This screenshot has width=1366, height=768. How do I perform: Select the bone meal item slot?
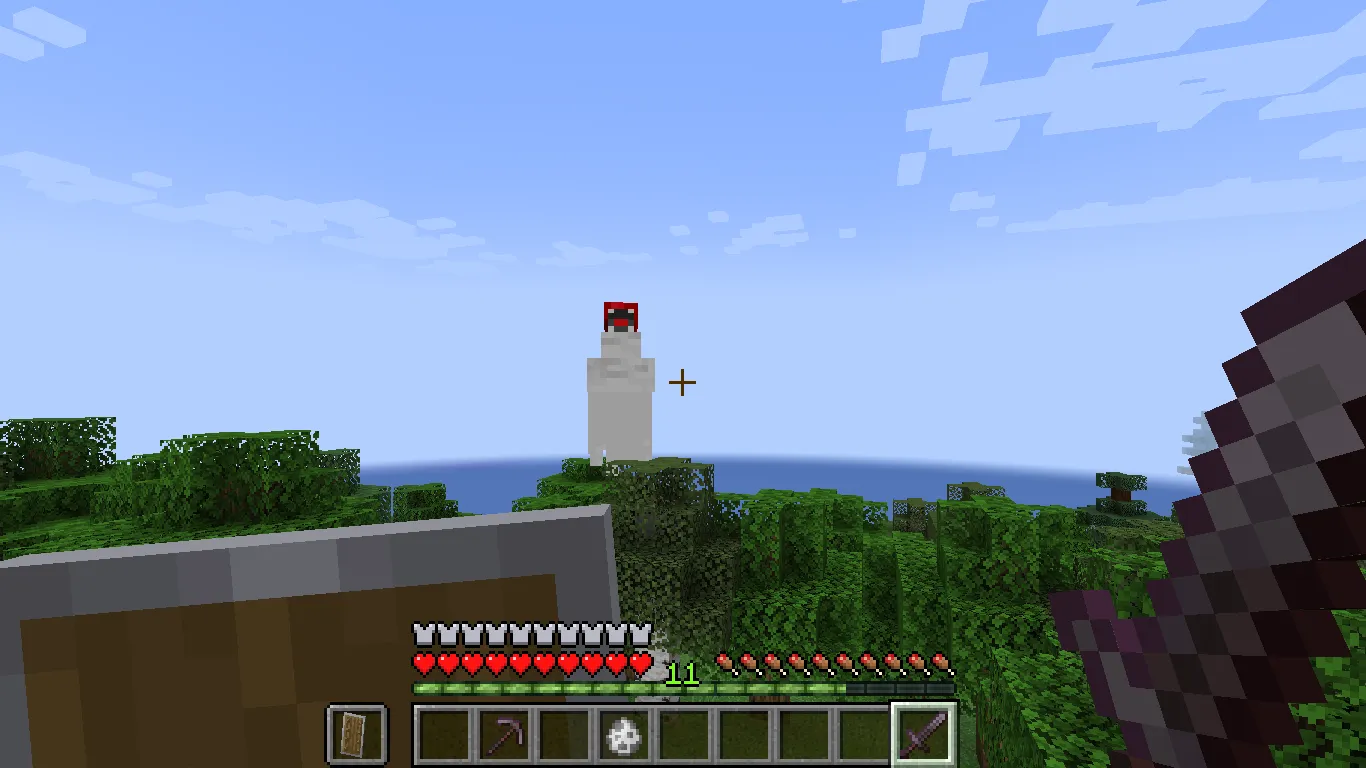[622, 733]
